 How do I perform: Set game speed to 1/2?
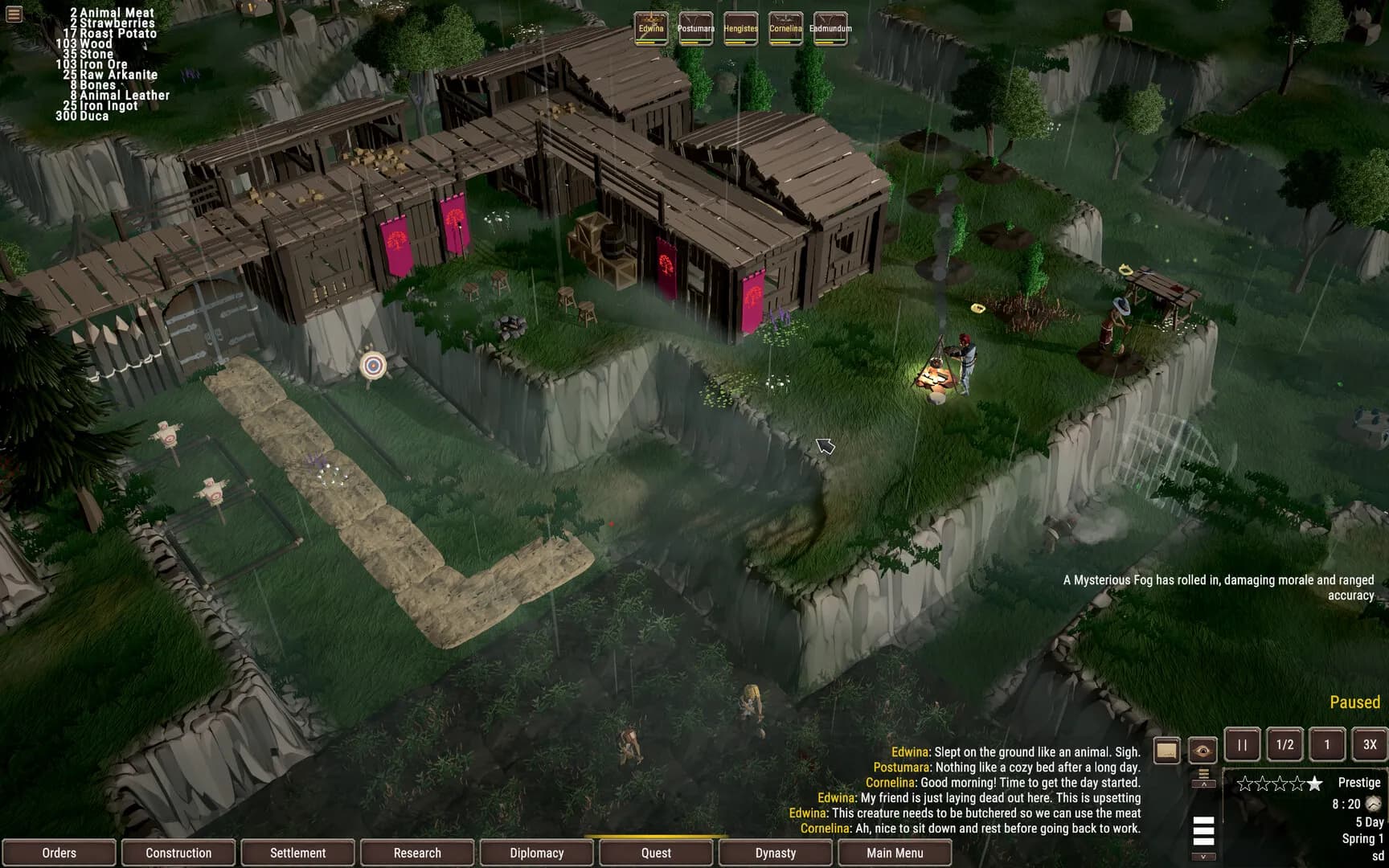coord(1285,745)
